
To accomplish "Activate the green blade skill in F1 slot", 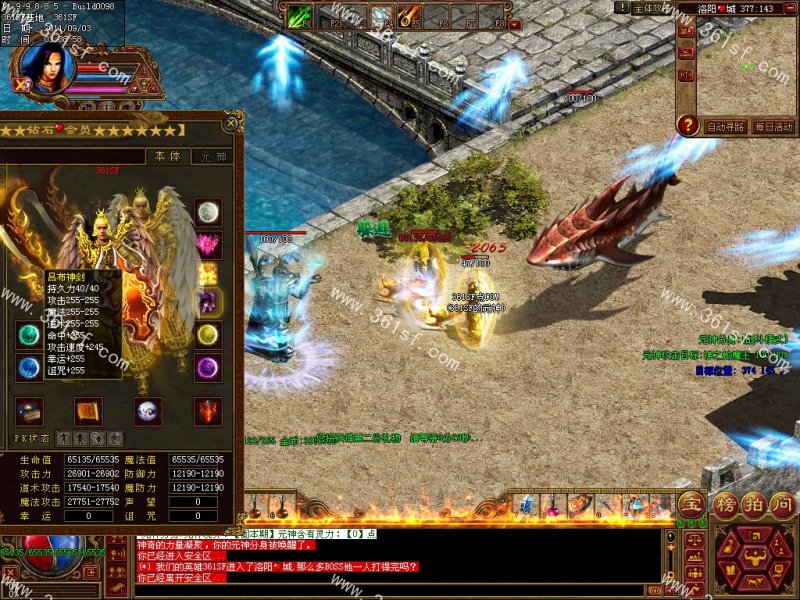I will pyautogui.click(x=300, y=17).
